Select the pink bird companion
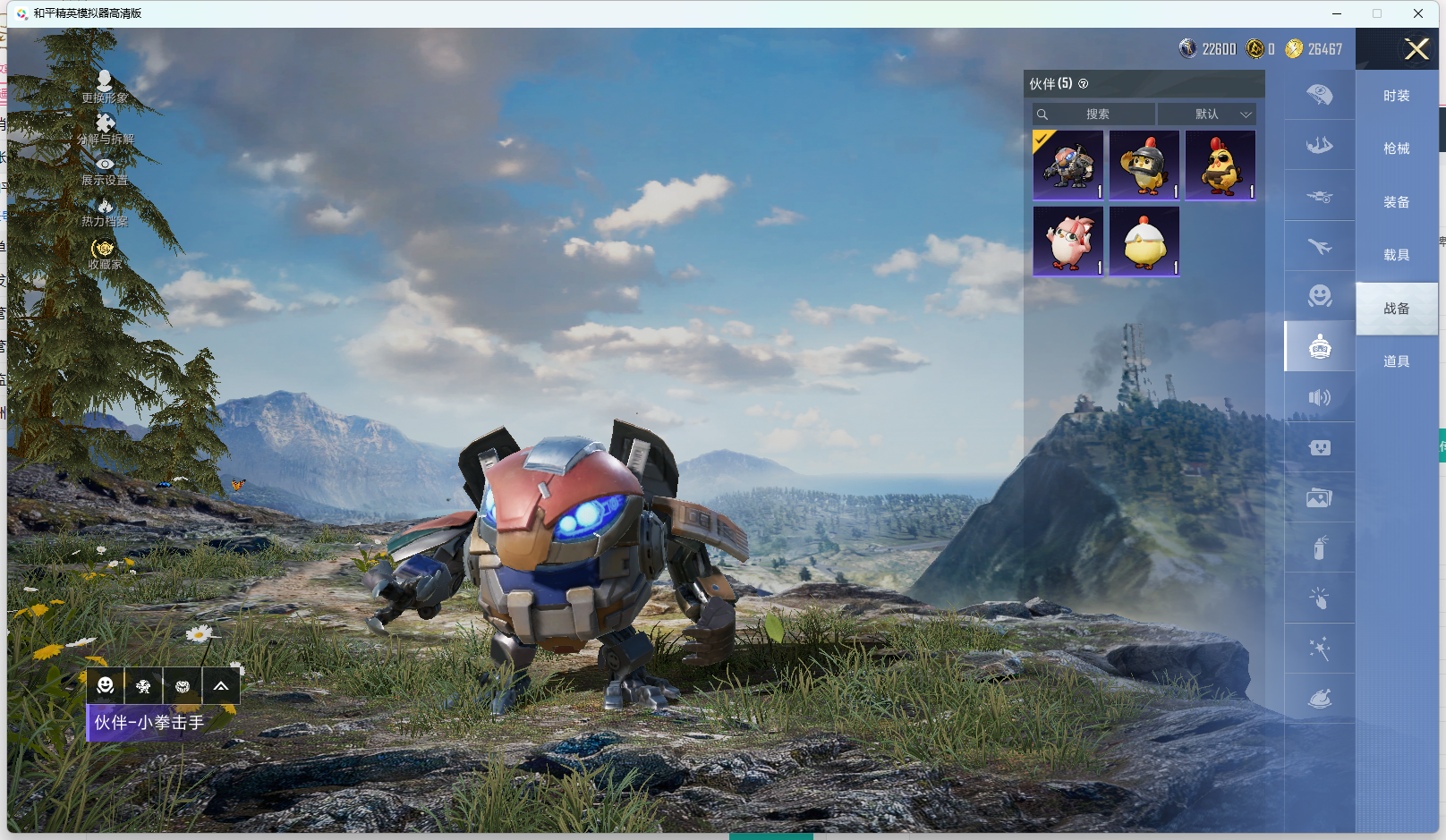 (1067, 242)
